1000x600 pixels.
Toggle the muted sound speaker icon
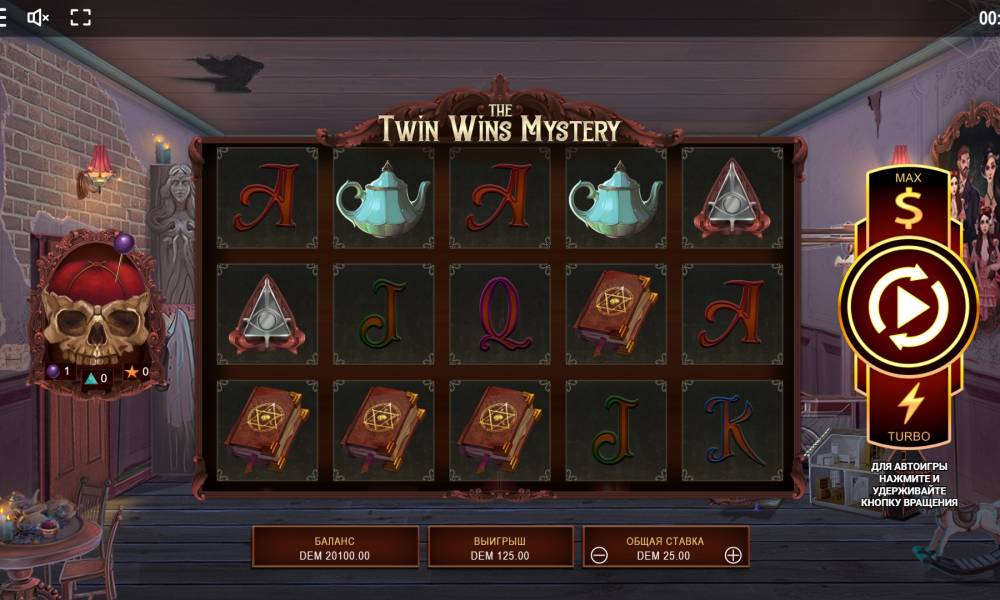[38, 17]
